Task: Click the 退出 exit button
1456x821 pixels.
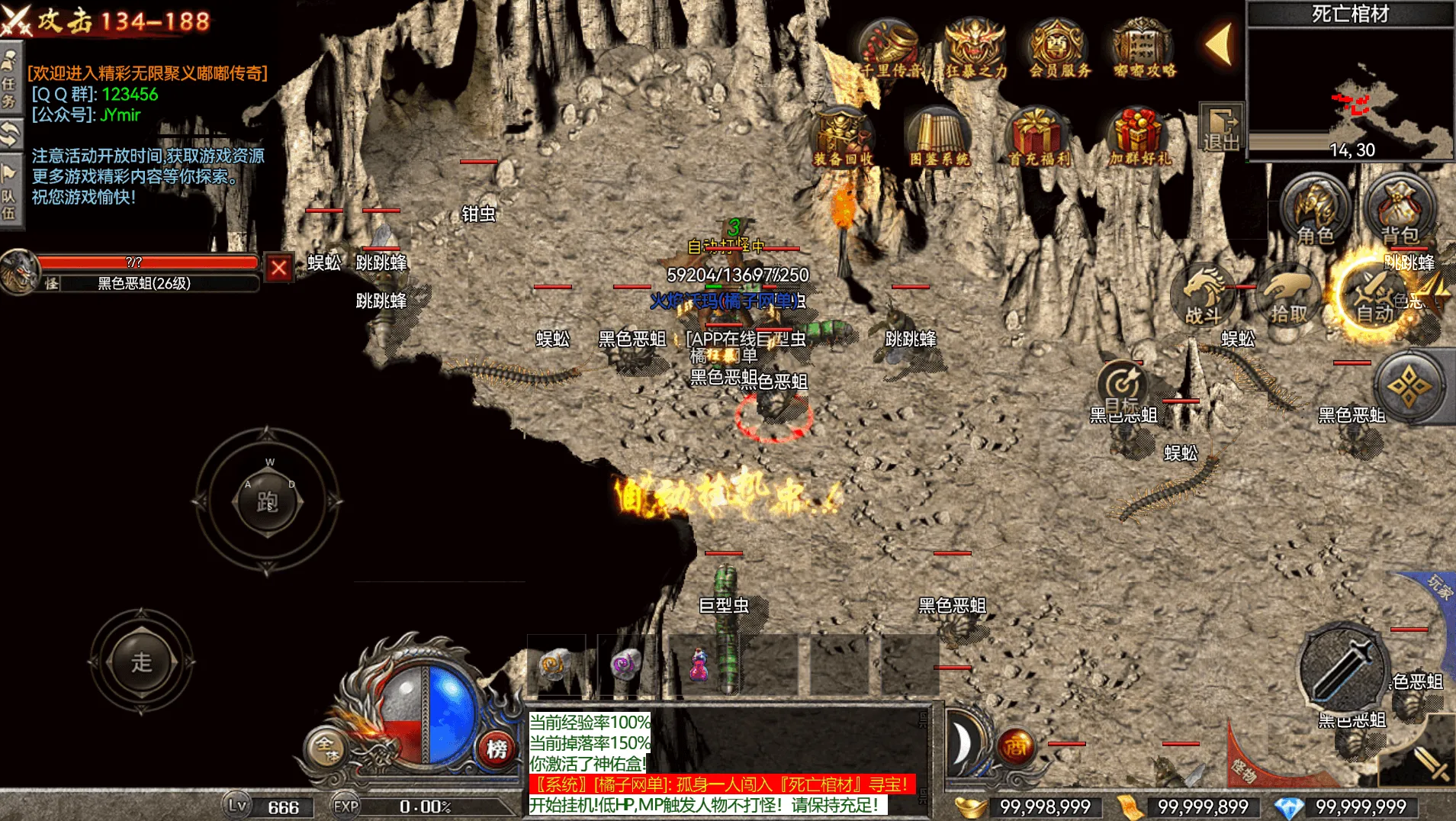Action: (1221, 128)
